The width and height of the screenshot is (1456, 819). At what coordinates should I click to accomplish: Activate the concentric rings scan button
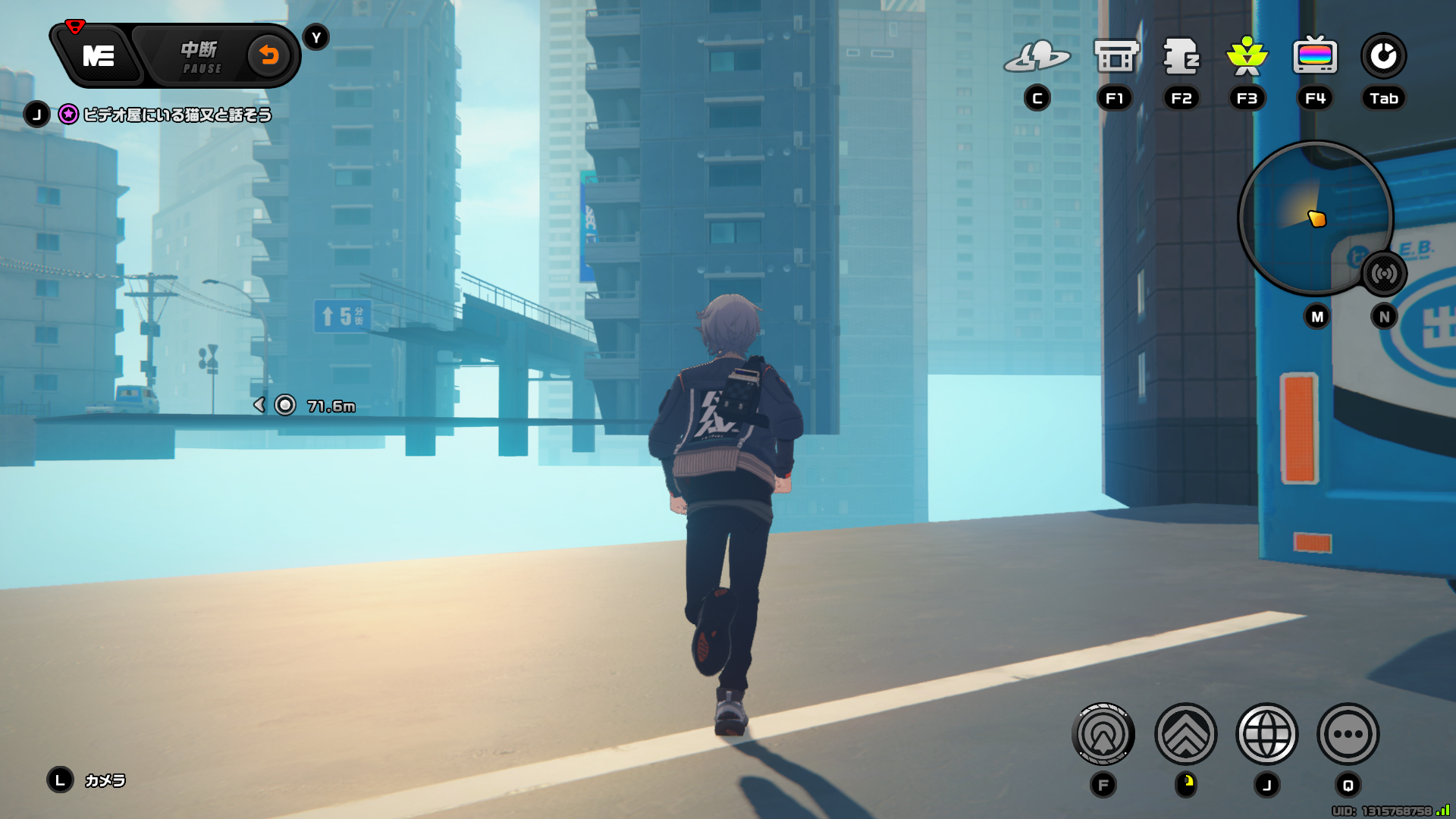pos(1103,734)
